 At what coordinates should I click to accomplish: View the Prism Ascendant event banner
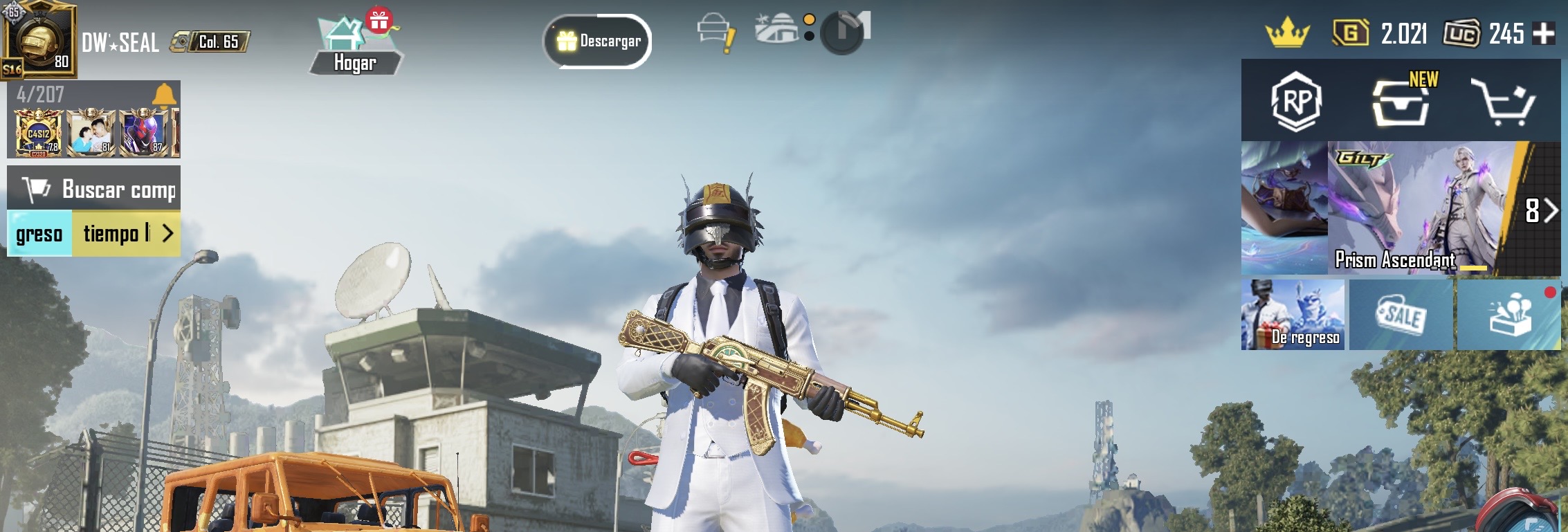point(1412,208)
